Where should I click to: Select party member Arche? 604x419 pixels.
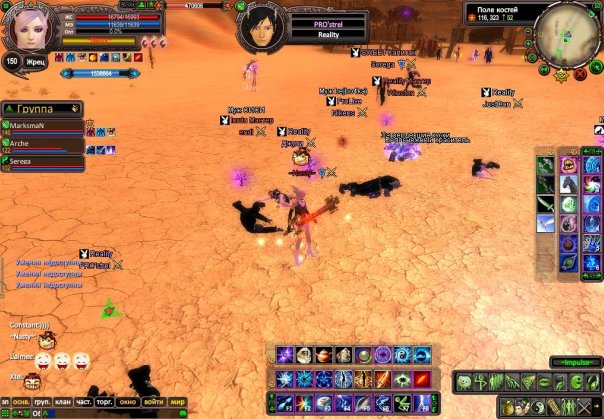coord(42,143)
